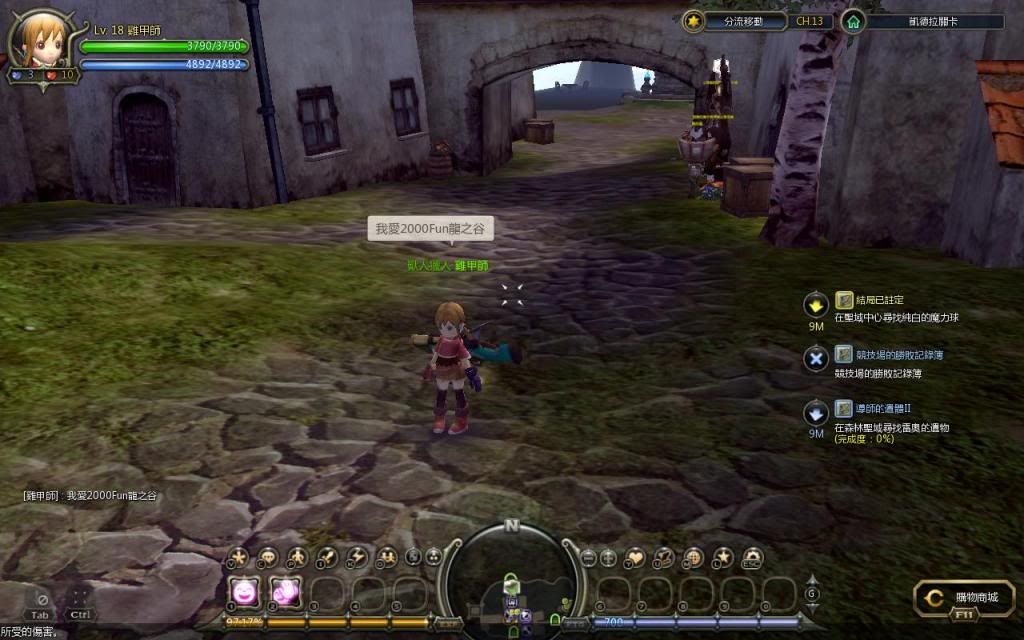Click the green house town icon

(x=853, y=21)
